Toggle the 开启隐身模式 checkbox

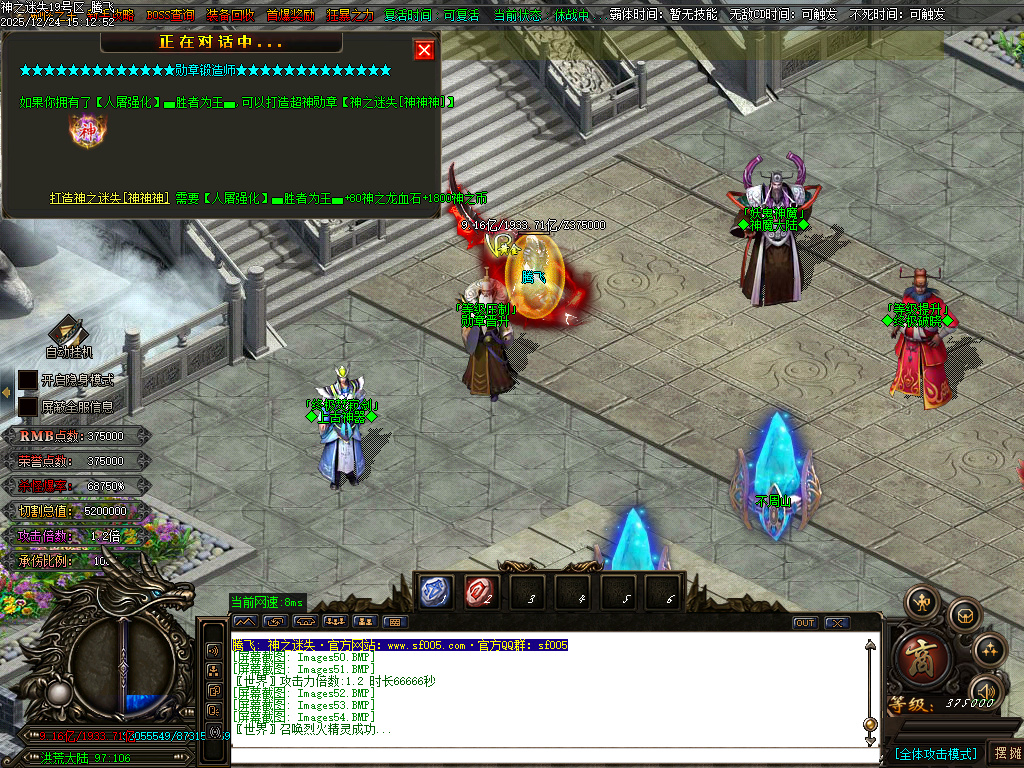pos(28,380)
